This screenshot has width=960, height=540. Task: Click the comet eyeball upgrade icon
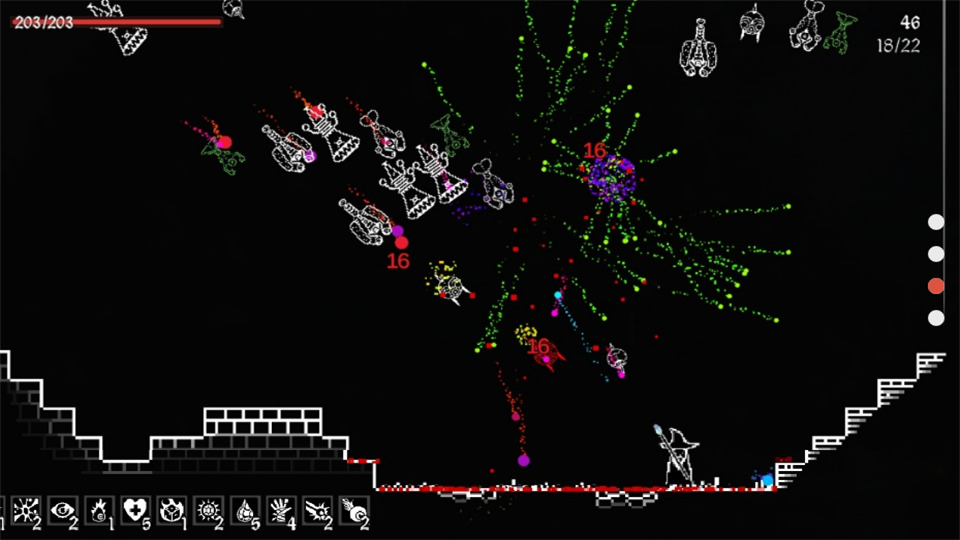coord(353,510)
